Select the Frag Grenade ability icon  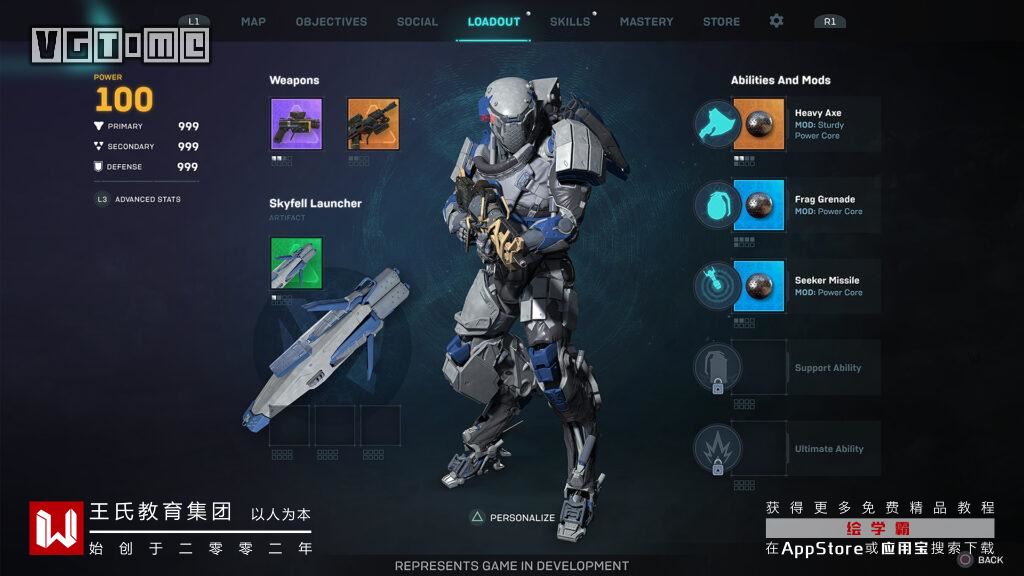[717, 206]
